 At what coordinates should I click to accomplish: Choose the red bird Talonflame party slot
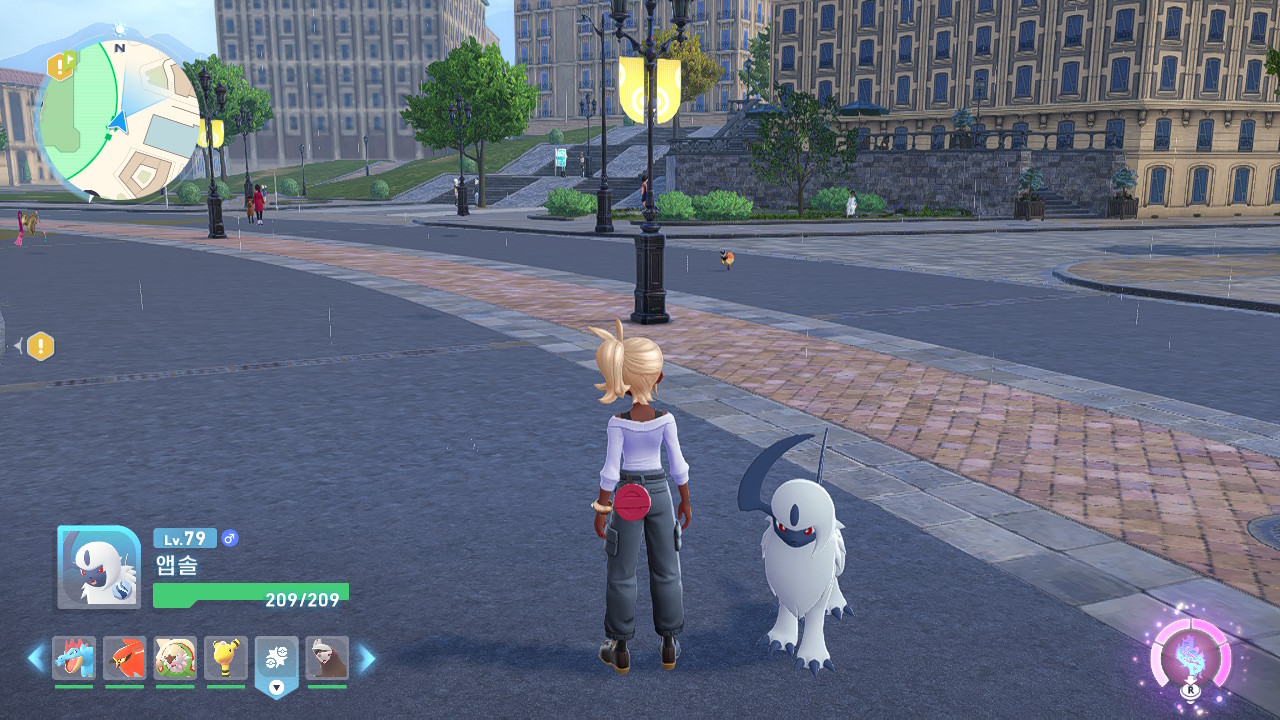[x=124, y=658]
